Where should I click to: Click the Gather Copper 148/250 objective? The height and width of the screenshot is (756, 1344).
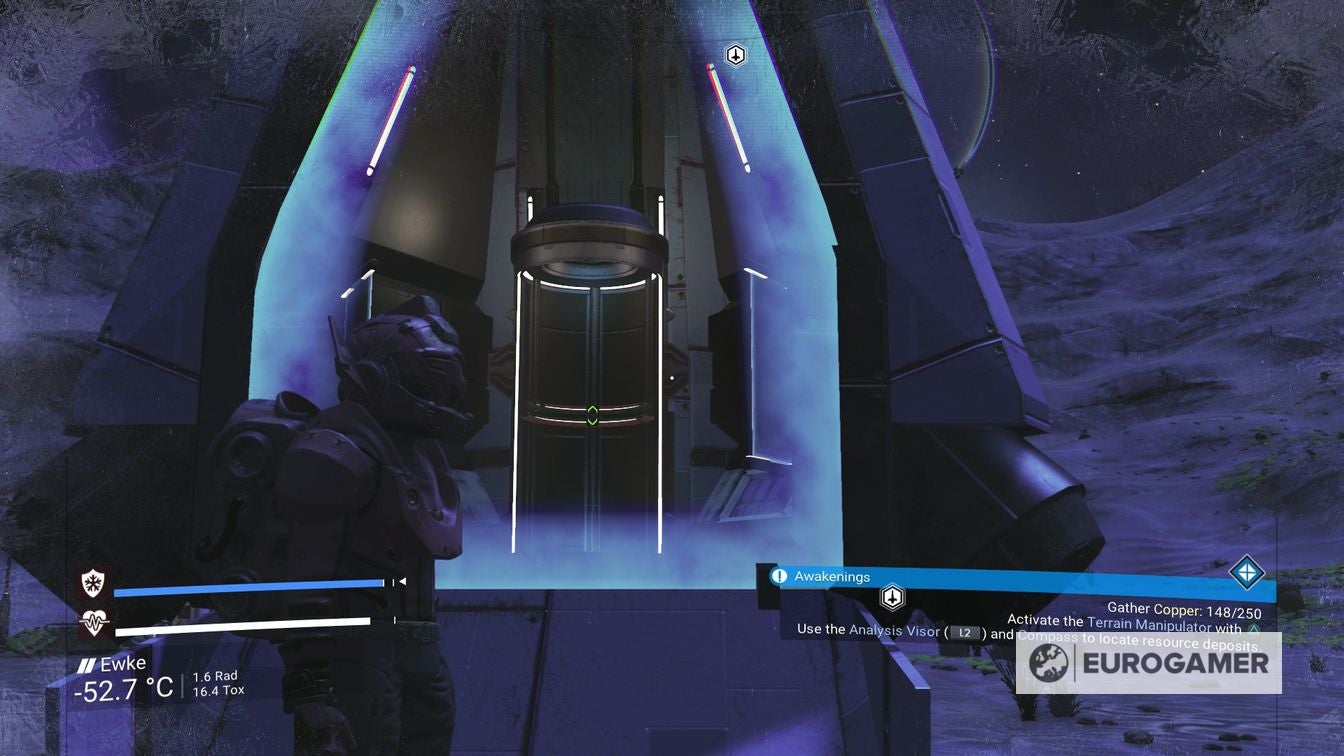point(1183,608)
